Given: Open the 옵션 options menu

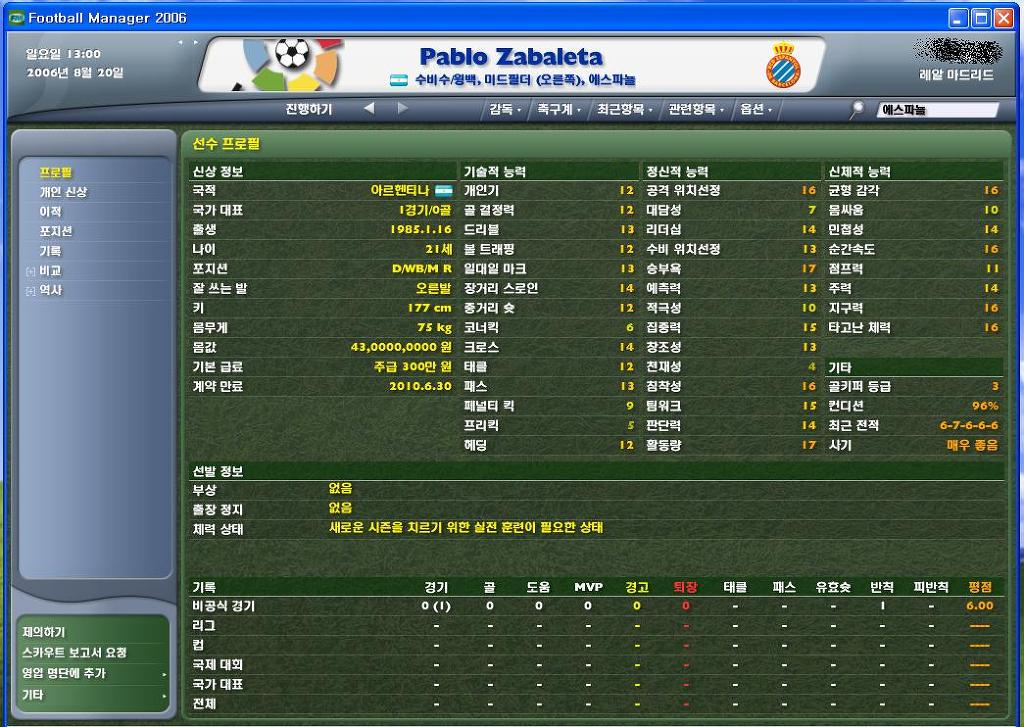Looking at the screenshot, I should pos(755,109).
